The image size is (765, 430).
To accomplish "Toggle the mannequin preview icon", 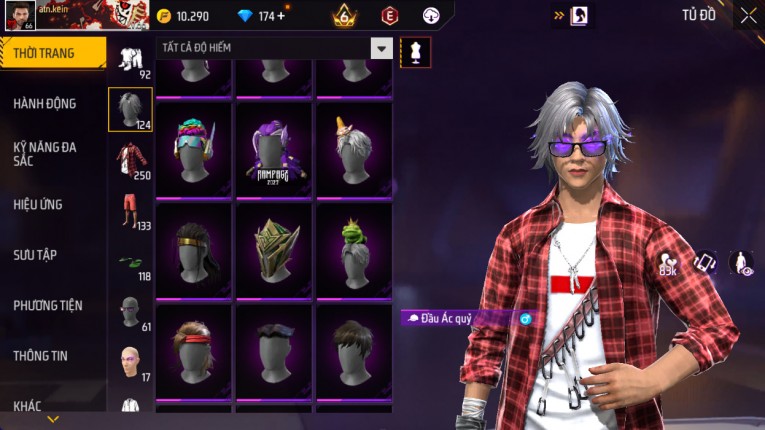I will [x=415, y=52].
